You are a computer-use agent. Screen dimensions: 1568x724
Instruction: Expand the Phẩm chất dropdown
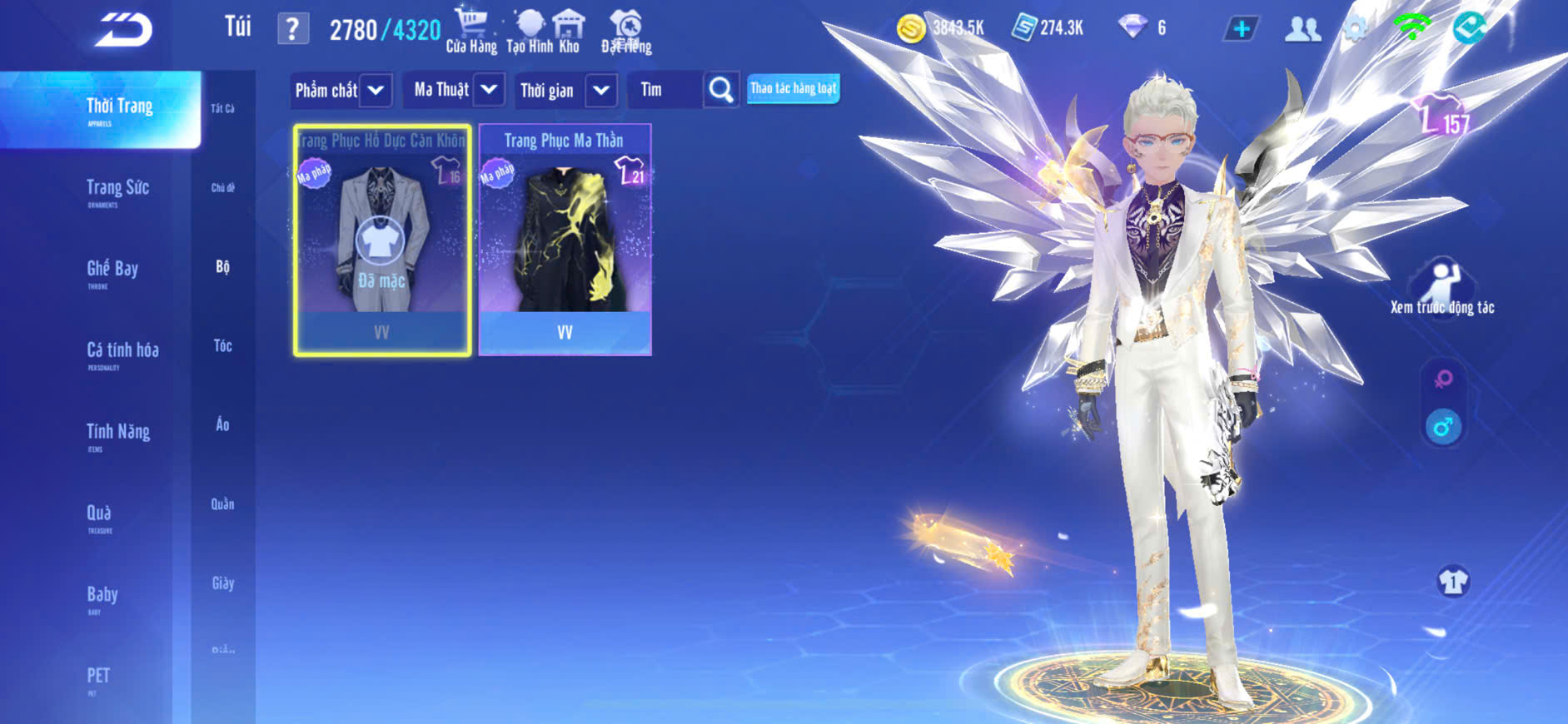[x=376, y=90]
